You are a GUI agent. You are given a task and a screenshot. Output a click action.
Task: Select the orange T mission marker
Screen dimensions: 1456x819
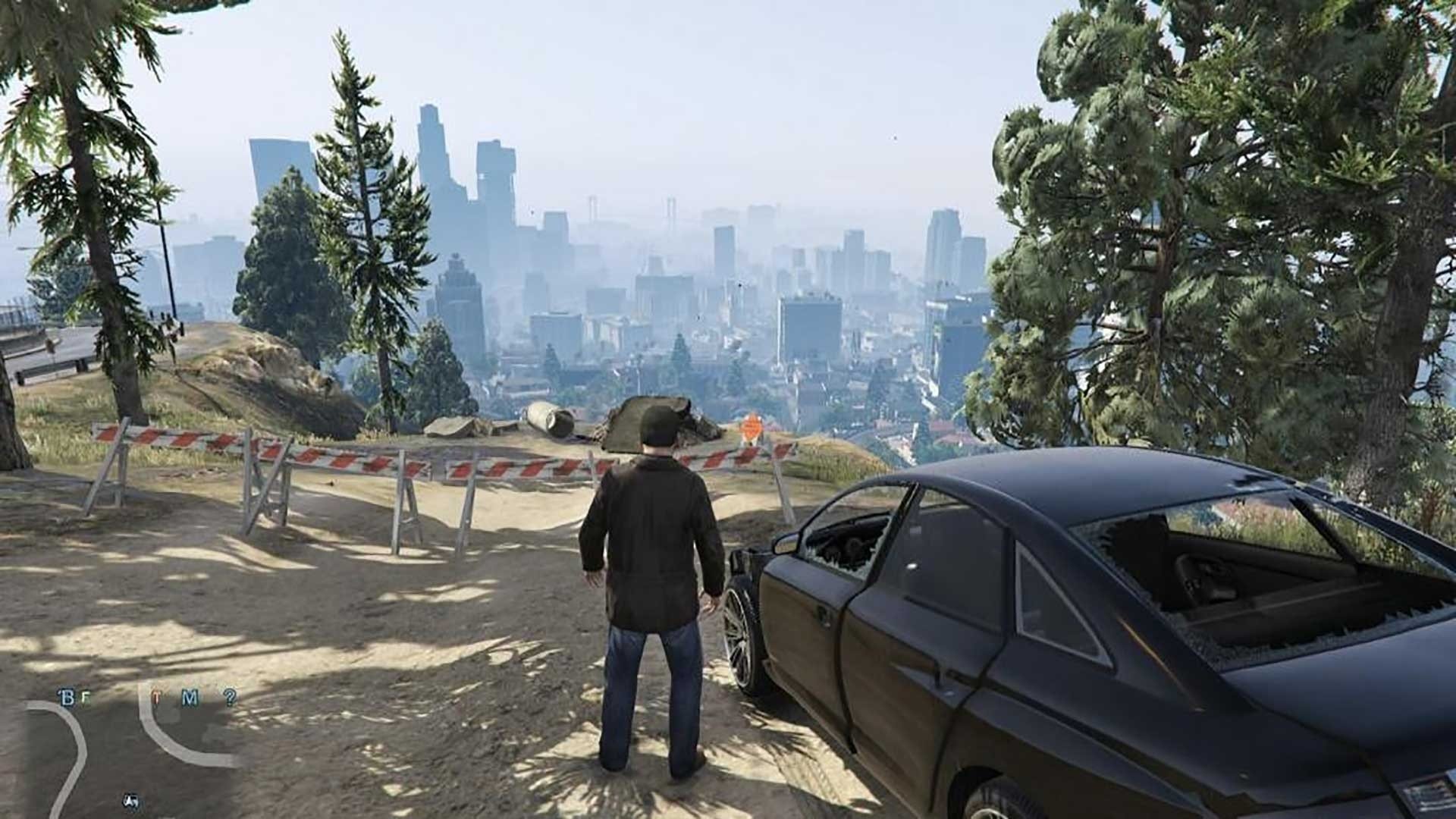point(157,698)
